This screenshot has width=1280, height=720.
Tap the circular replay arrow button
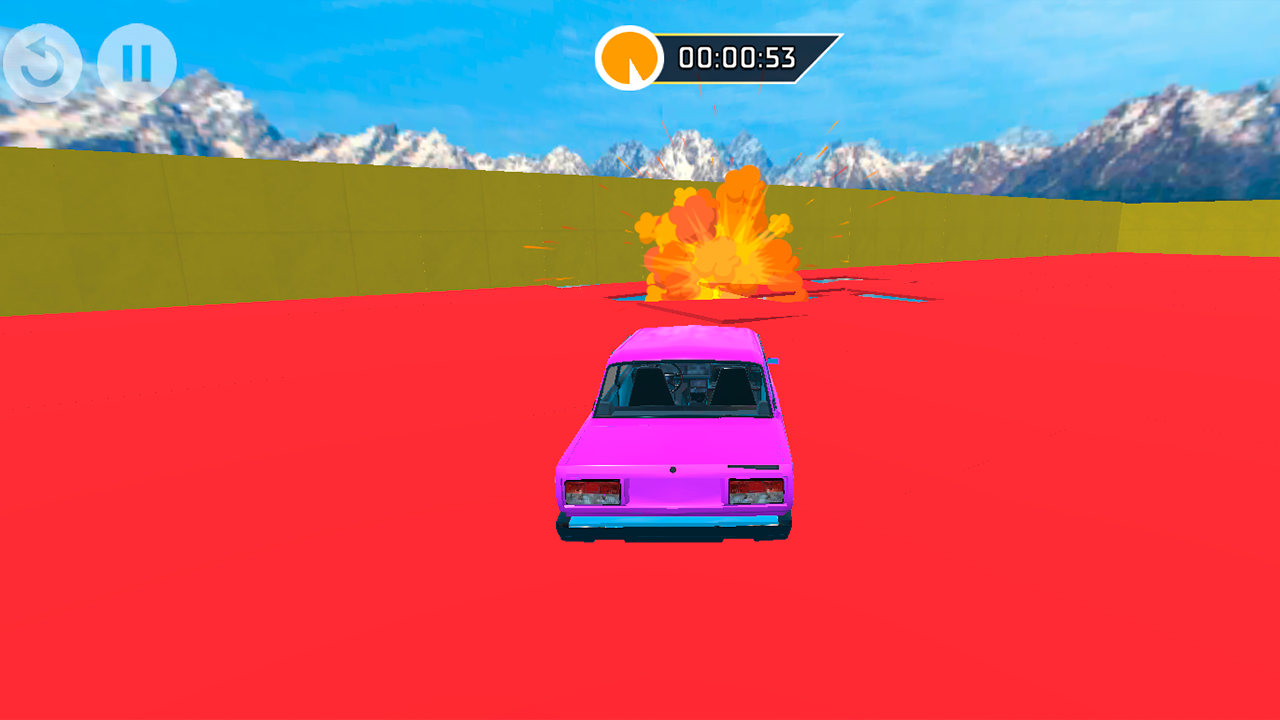tap(40, 60)
